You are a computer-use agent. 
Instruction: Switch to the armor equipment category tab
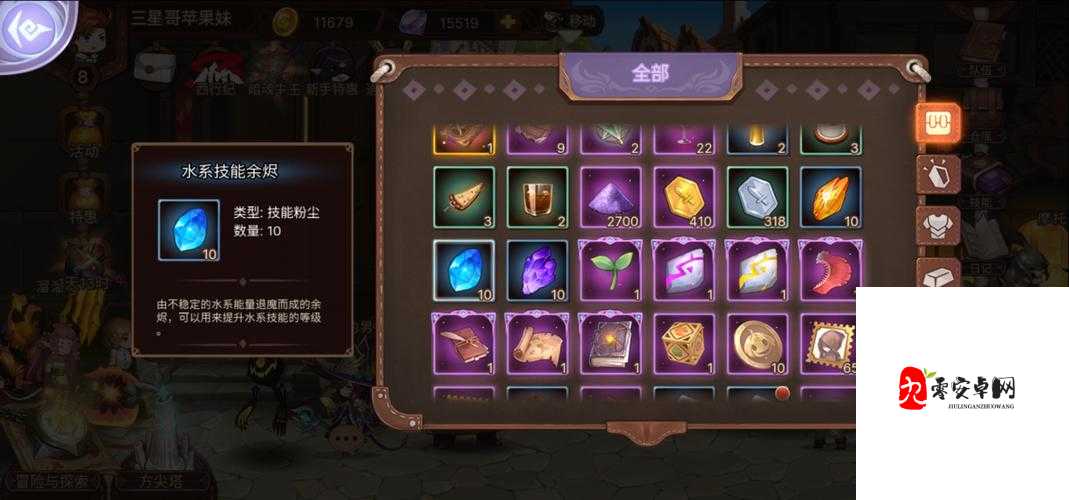point(938,226)
